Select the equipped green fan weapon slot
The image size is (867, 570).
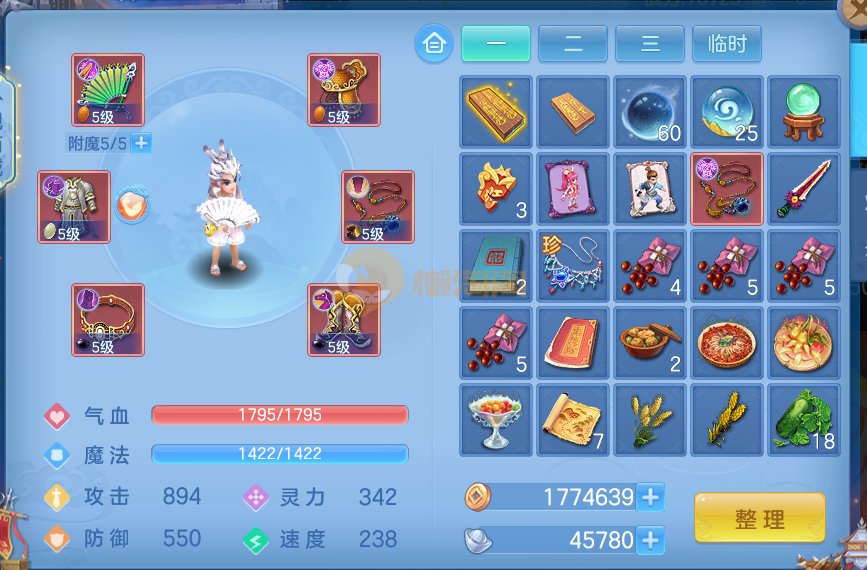108,90
